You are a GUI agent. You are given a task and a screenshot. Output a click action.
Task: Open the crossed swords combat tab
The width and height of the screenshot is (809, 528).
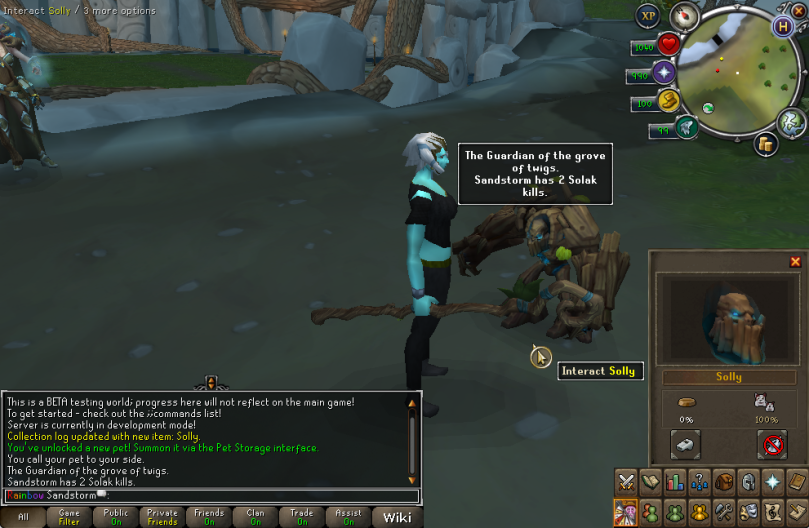627,482
